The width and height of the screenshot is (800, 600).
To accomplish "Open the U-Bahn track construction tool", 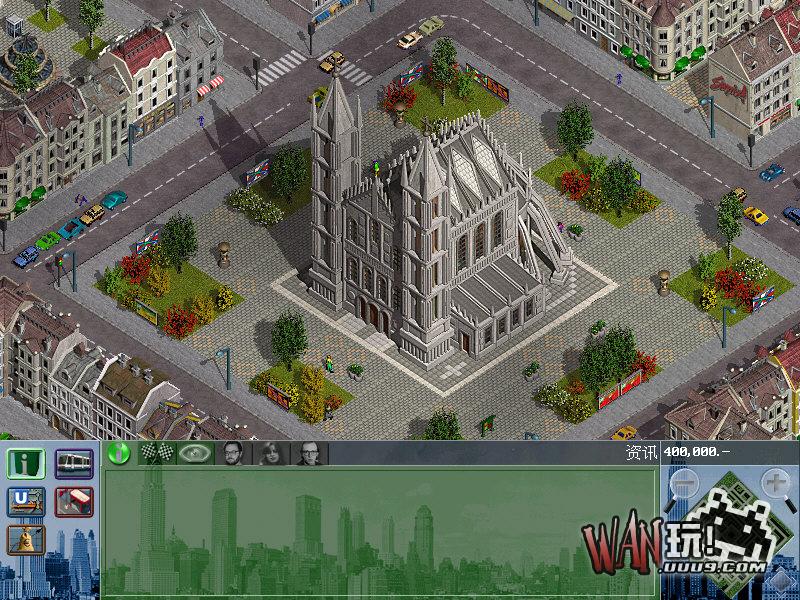I will (26, 502).
